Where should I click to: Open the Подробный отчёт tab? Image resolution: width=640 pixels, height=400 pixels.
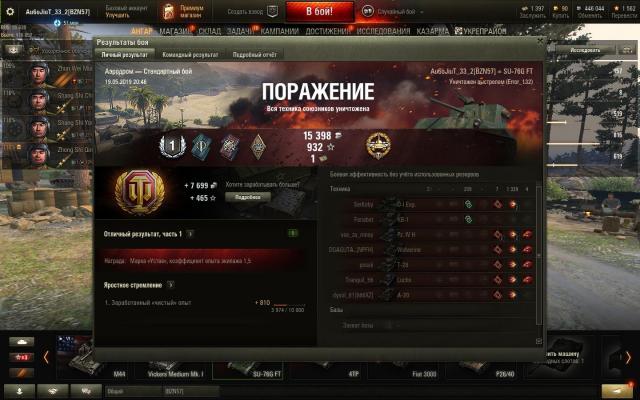[253, 55]
